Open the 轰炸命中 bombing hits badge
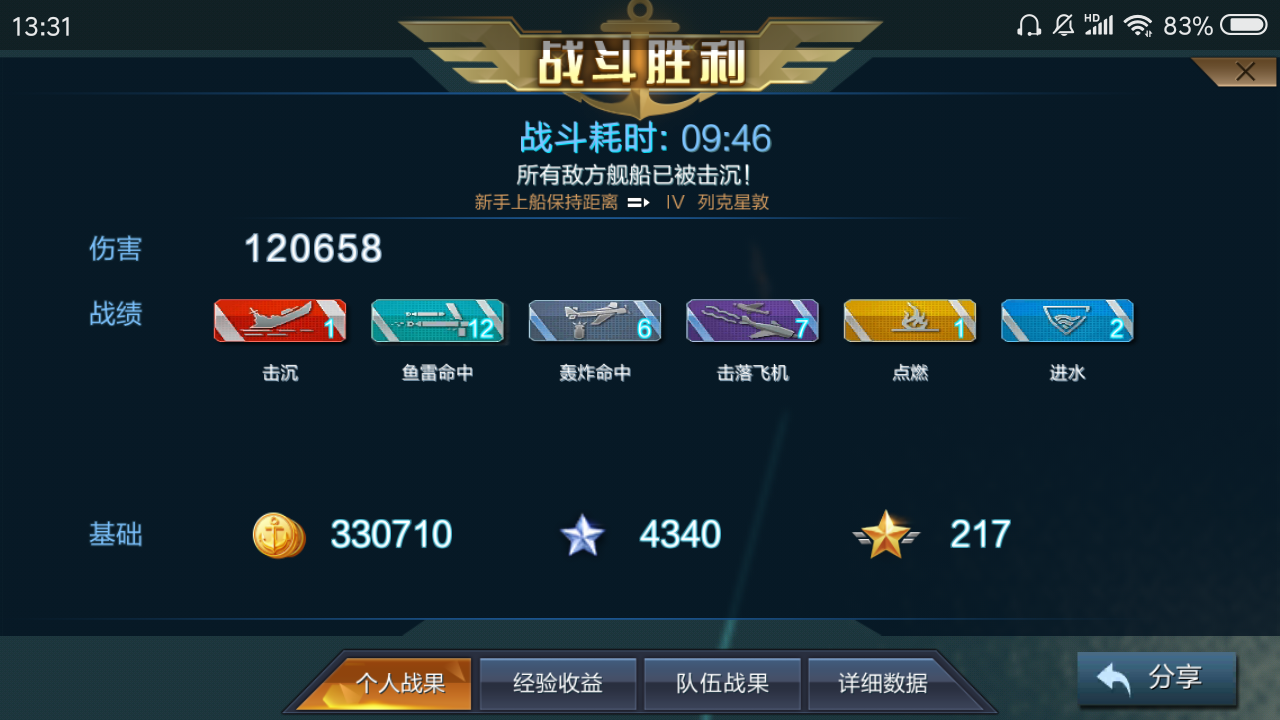Screen dimensions: 1280x720 pos(594,320)
